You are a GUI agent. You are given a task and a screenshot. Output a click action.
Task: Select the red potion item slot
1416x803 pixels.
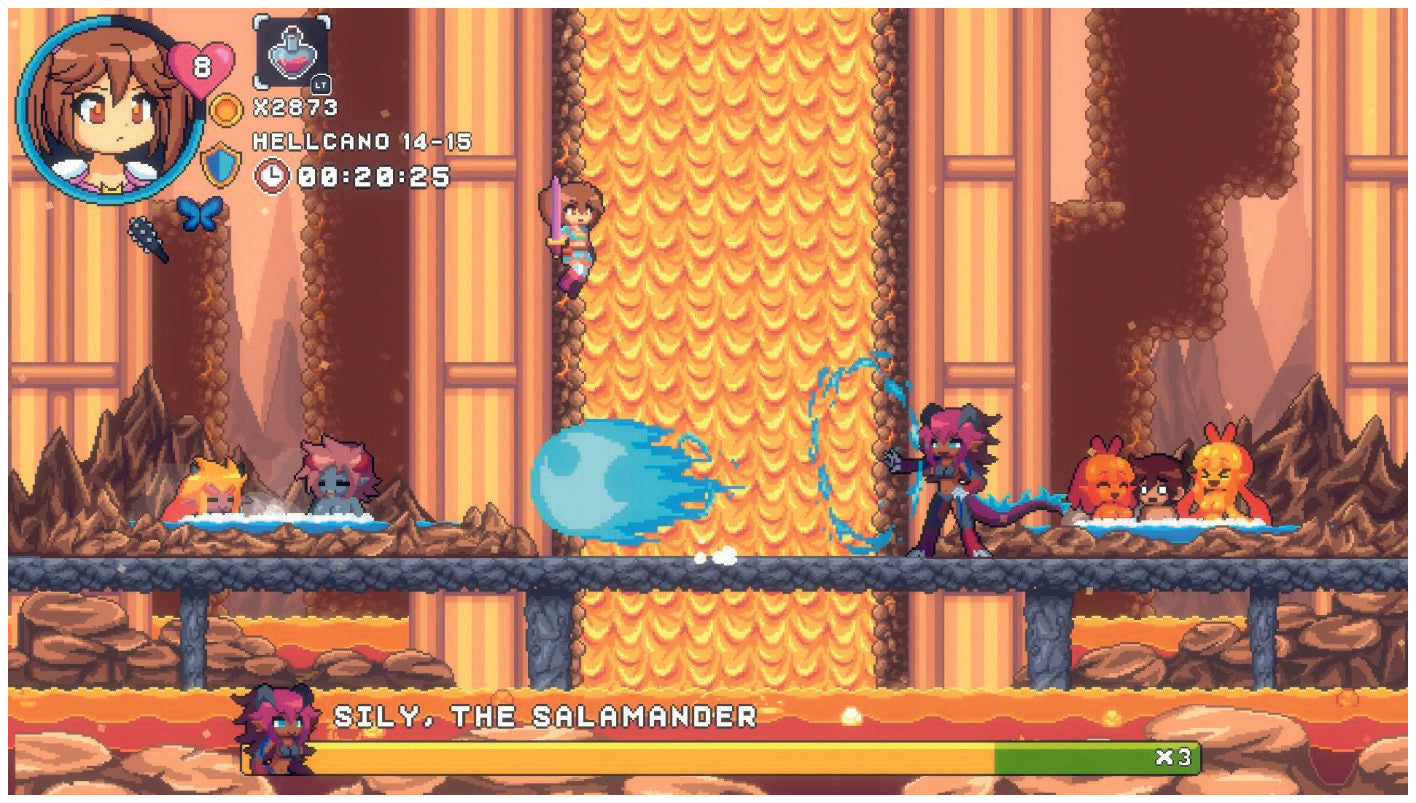pos(291,52)
